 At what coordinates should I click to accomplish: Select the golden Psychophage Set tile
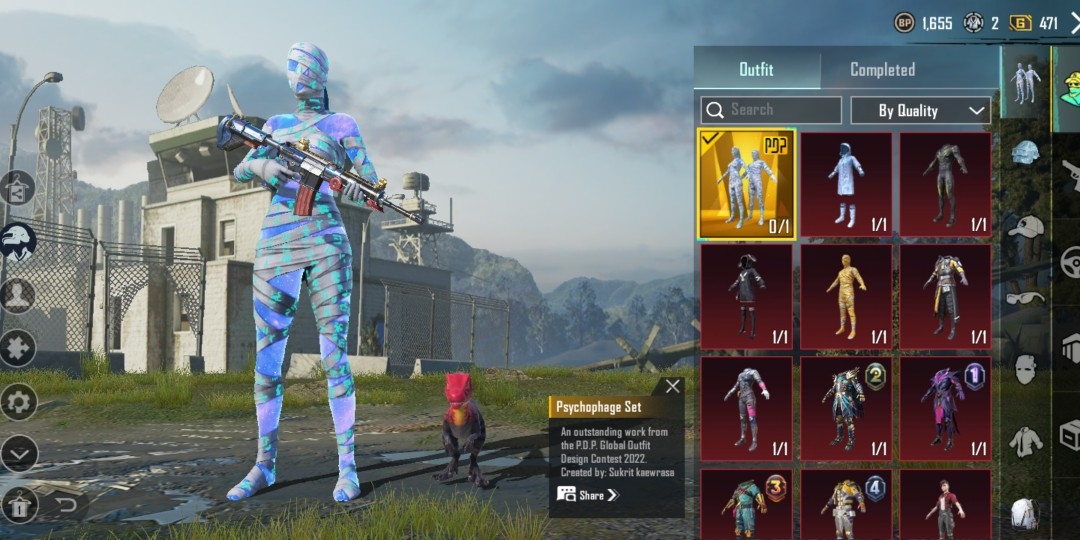coord(746,184)
